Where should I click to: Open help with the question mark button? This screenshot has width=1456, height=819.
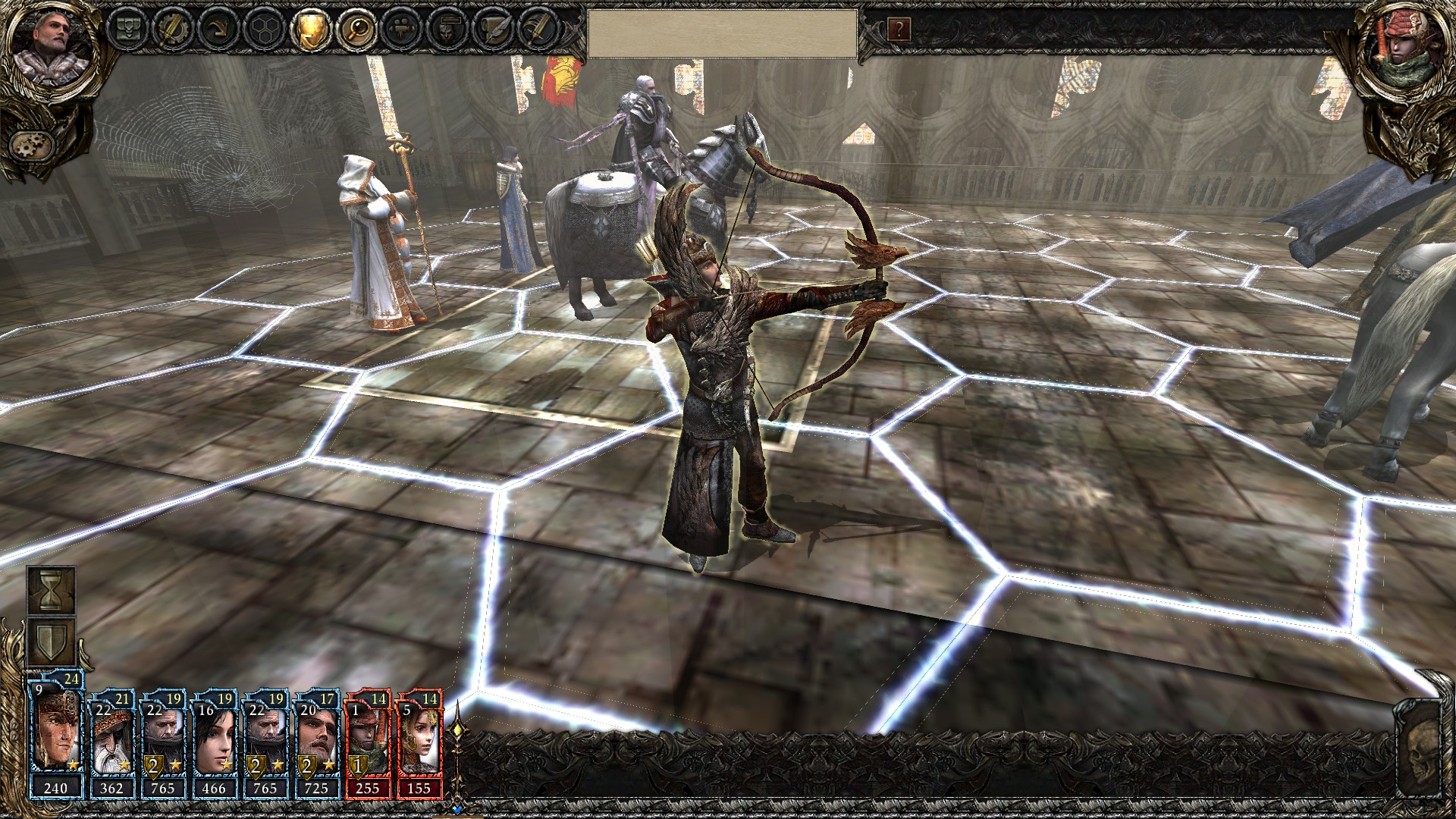899,30
